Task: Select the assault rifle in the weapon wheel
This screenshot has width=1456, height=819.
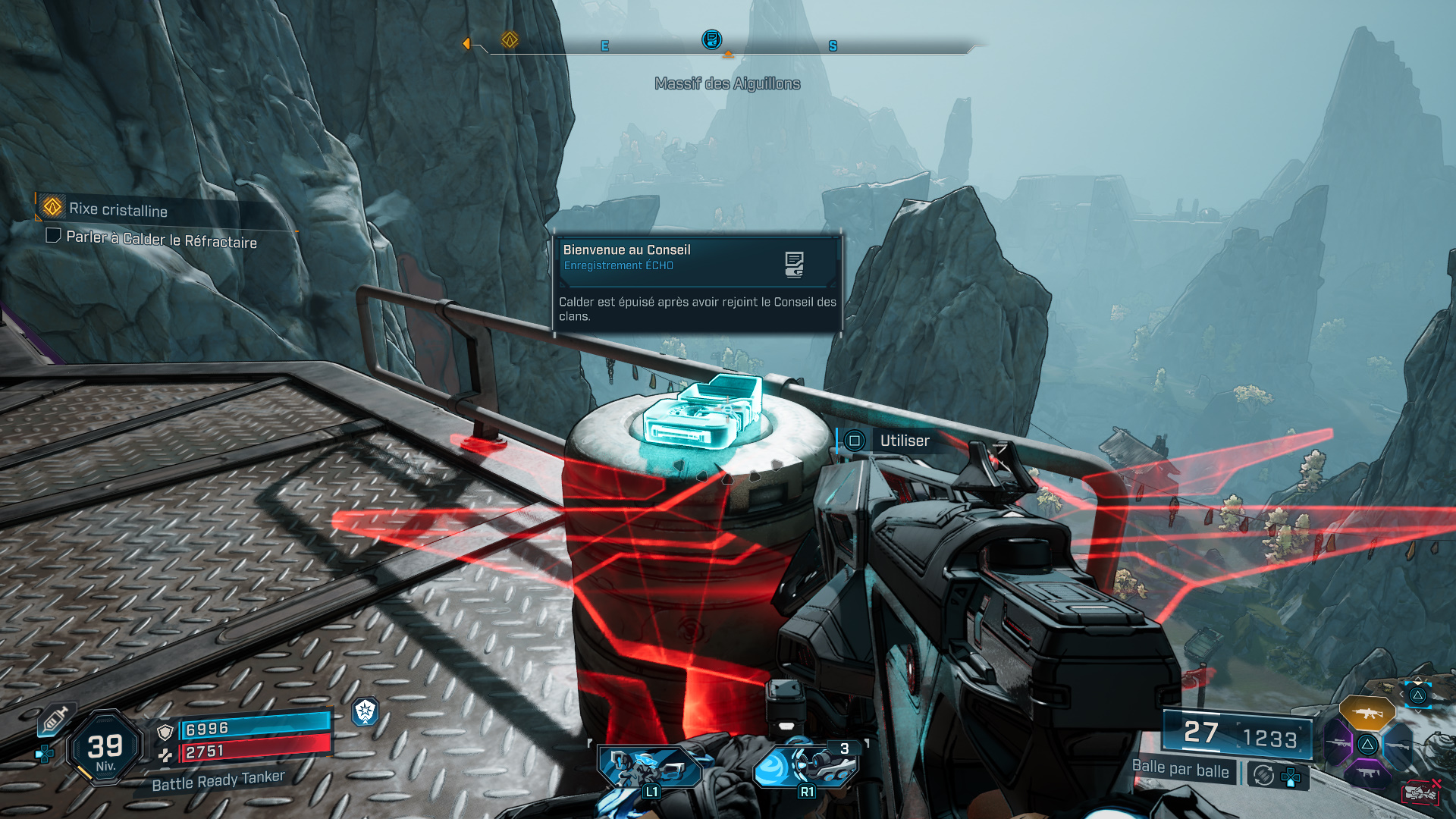Action: [x=1368, y=714]
